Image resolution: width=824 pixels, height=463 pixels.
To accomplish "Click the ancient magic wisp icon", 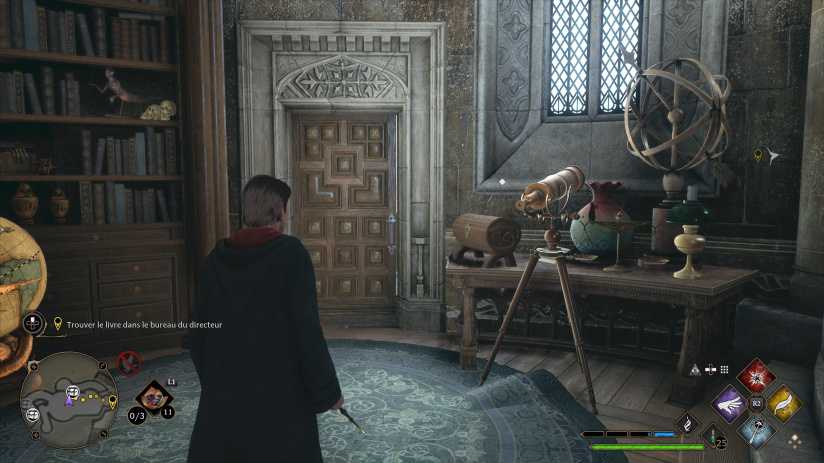I will [x=688, y=424].
